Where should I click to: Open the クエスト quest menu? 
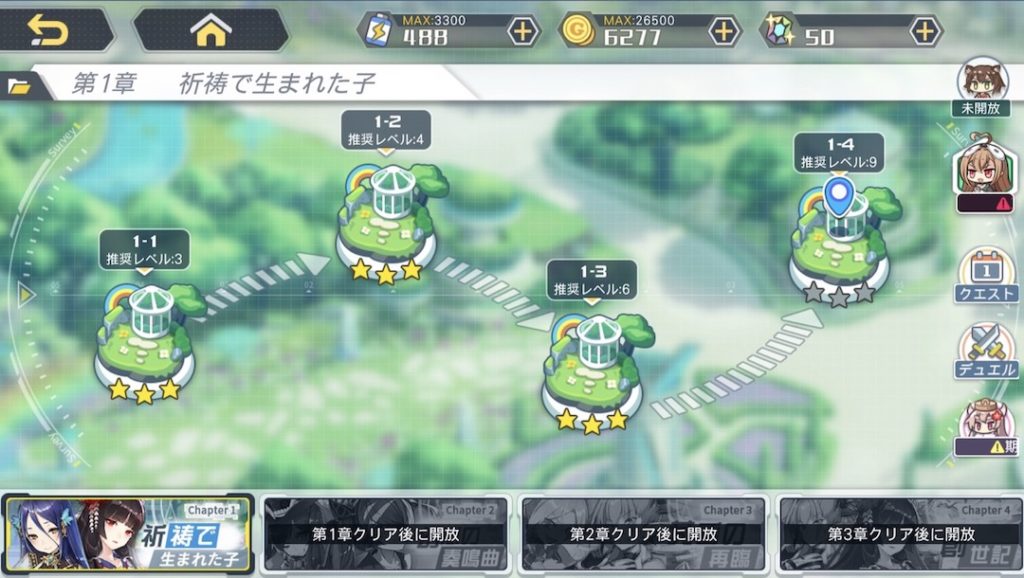coord(986,277)
